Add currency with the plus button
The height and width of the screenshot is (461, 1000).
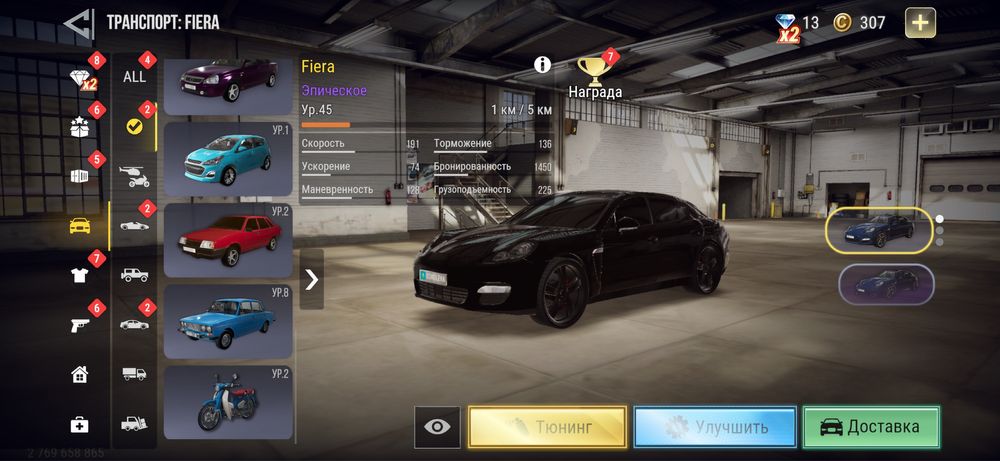pyautogui.click(x=920, y=22)
